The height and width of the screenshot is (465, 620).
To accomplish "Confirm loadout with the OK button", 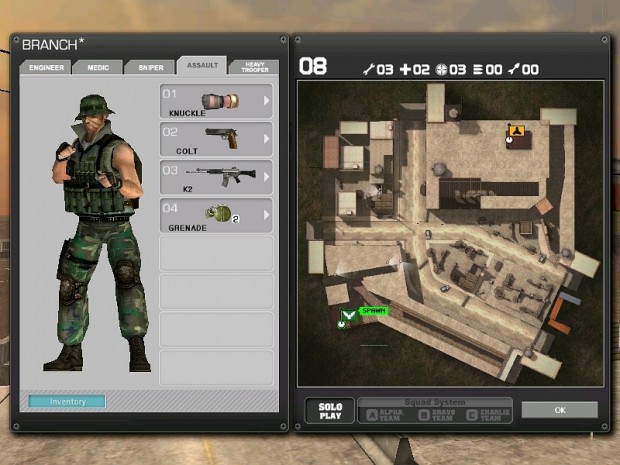I will pos(559,410).
